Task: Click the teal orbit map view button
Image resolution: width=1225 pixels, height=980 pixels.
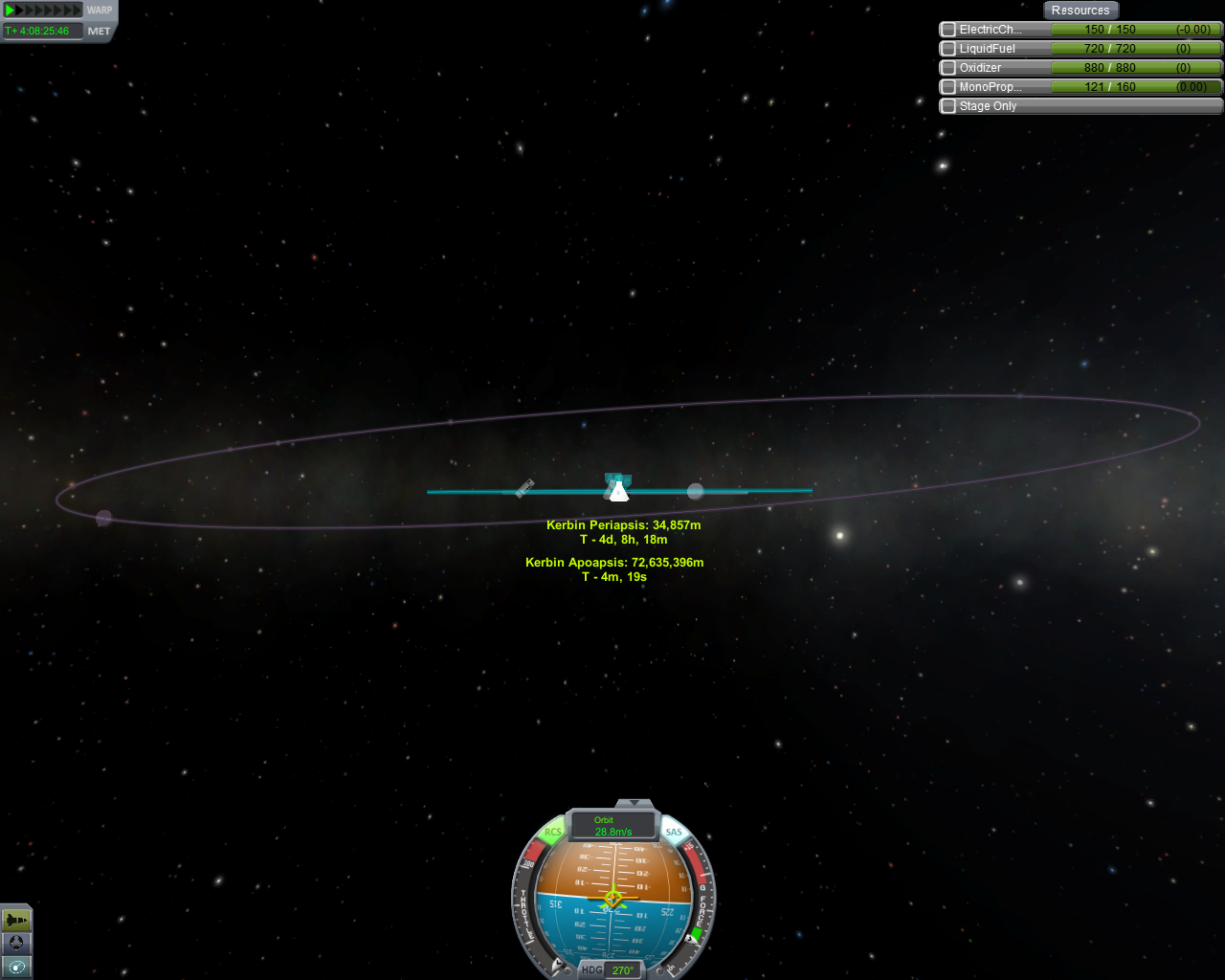Action: 16,967
